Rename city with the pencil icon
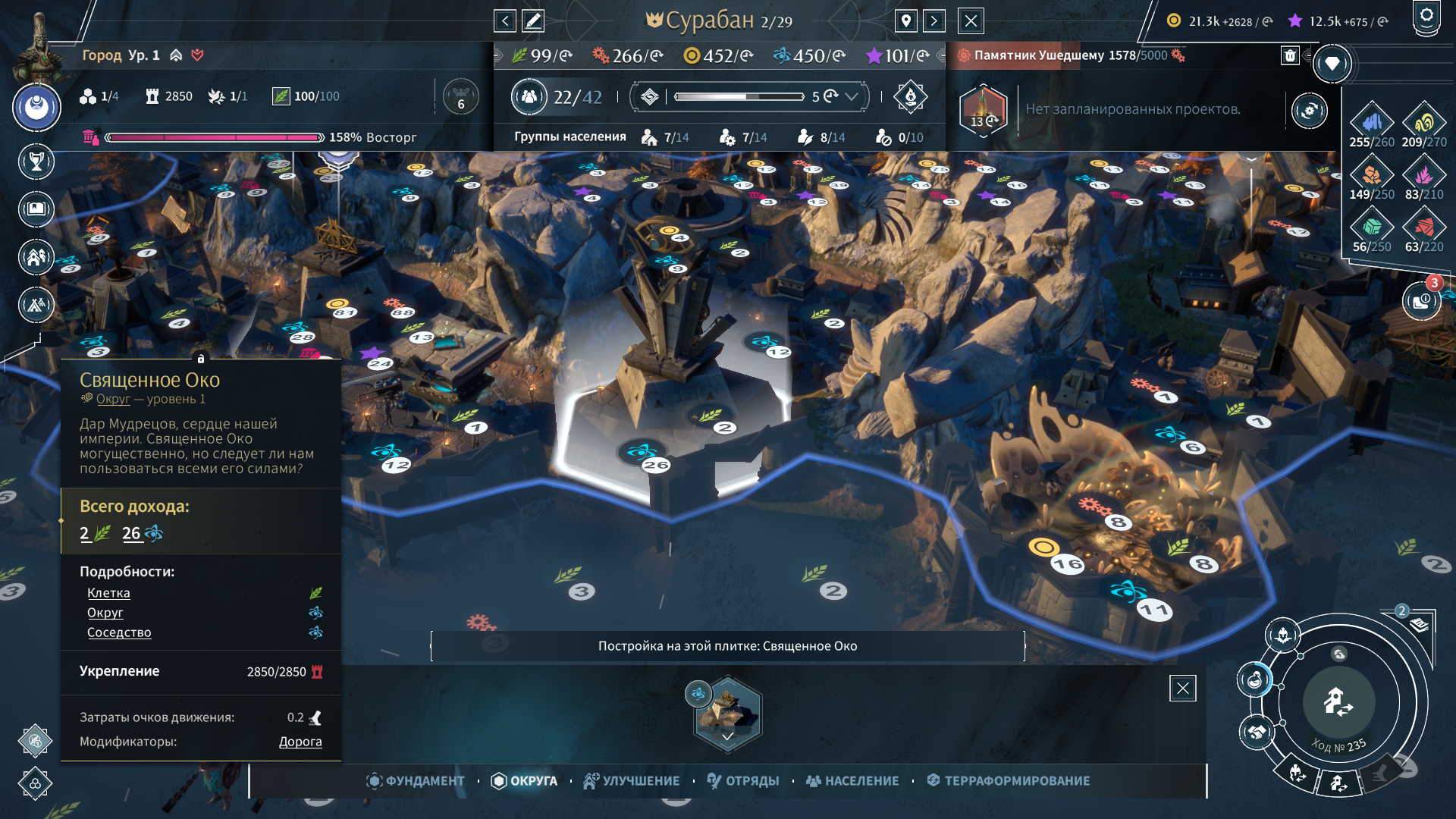This screenshot has width=1456, height=819. click(x=533, y=20)
